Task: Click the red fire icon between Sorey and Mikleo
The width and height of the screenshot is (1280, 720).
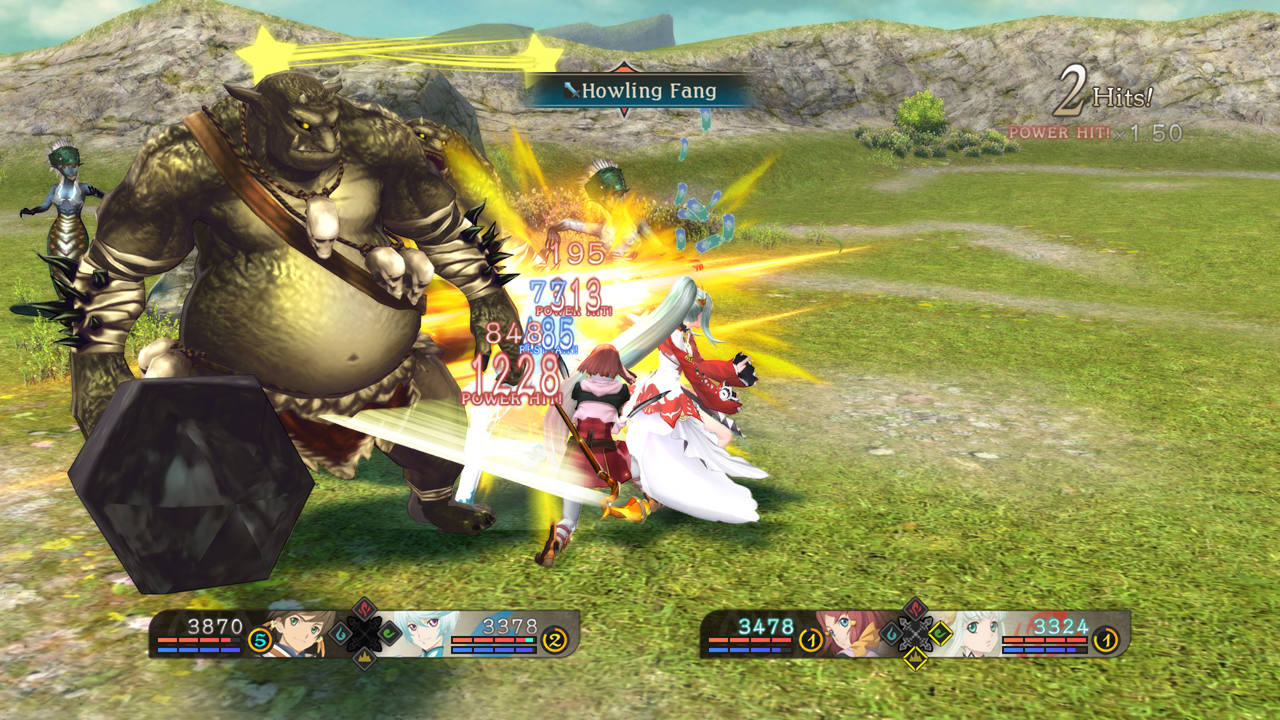Action: coord(364,610)
